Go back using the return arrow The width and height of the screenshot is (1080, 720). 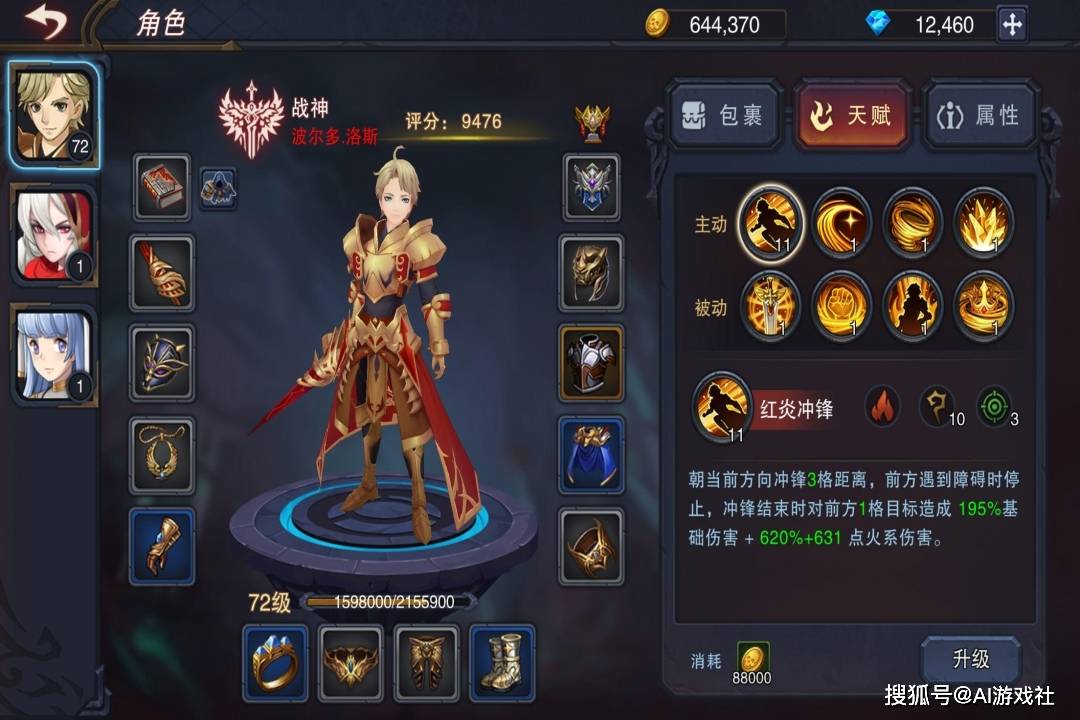45,21
